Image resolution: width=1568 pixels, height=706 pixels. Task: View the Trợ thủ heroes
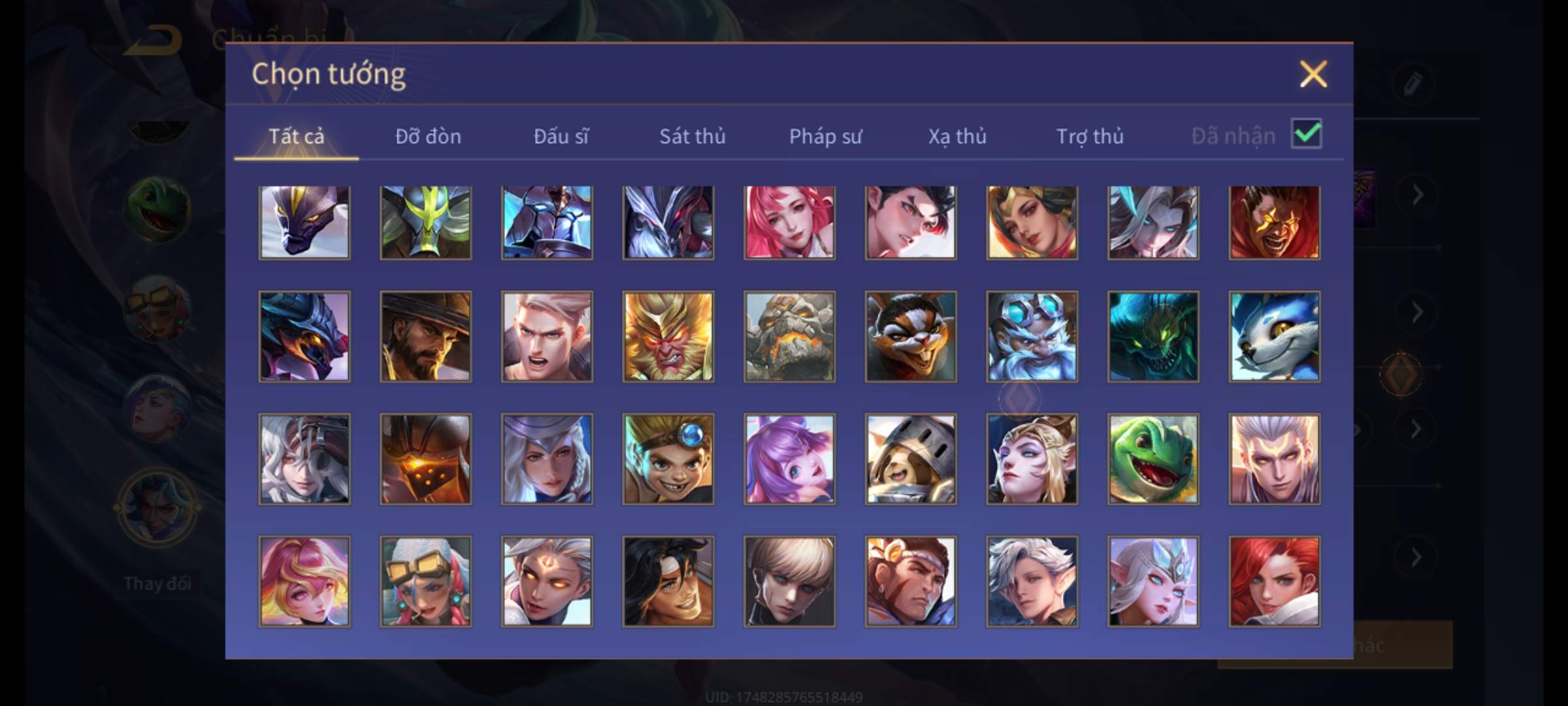click(1090, 136)
